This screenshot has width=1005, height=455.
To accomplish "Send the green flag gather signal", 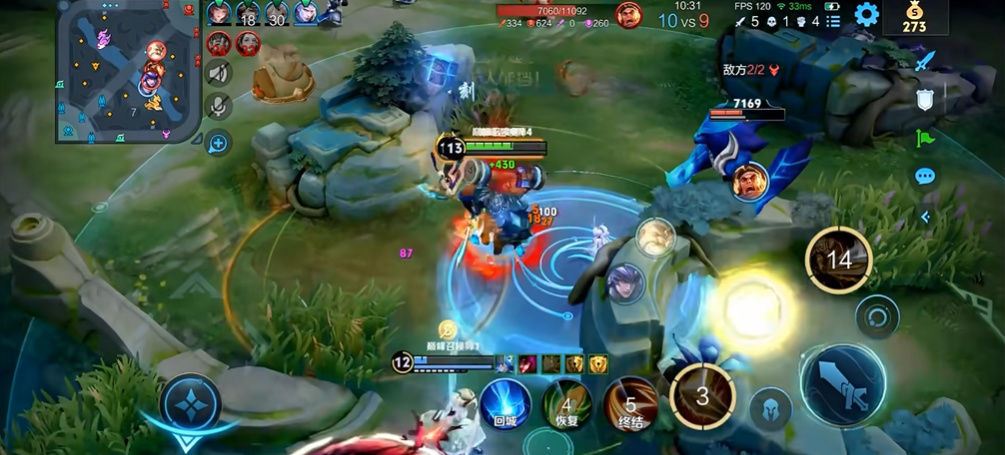I will coord(925,138).
